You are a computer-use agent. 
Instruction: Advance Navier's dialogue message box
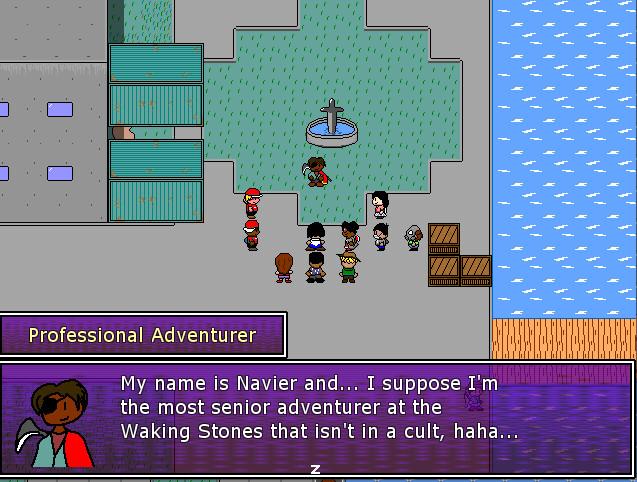(316, 468)
